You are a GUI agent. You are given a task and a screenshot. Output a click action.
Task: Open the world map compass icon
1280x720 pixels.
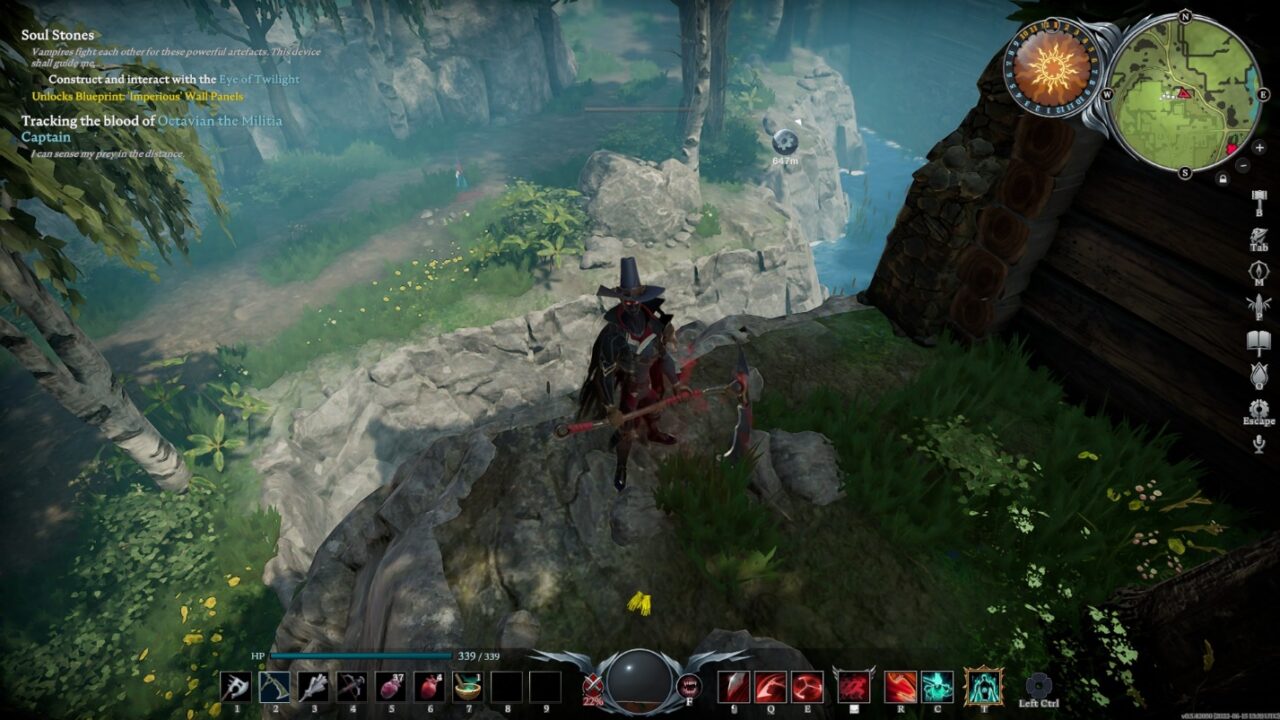click(1258, 271)
